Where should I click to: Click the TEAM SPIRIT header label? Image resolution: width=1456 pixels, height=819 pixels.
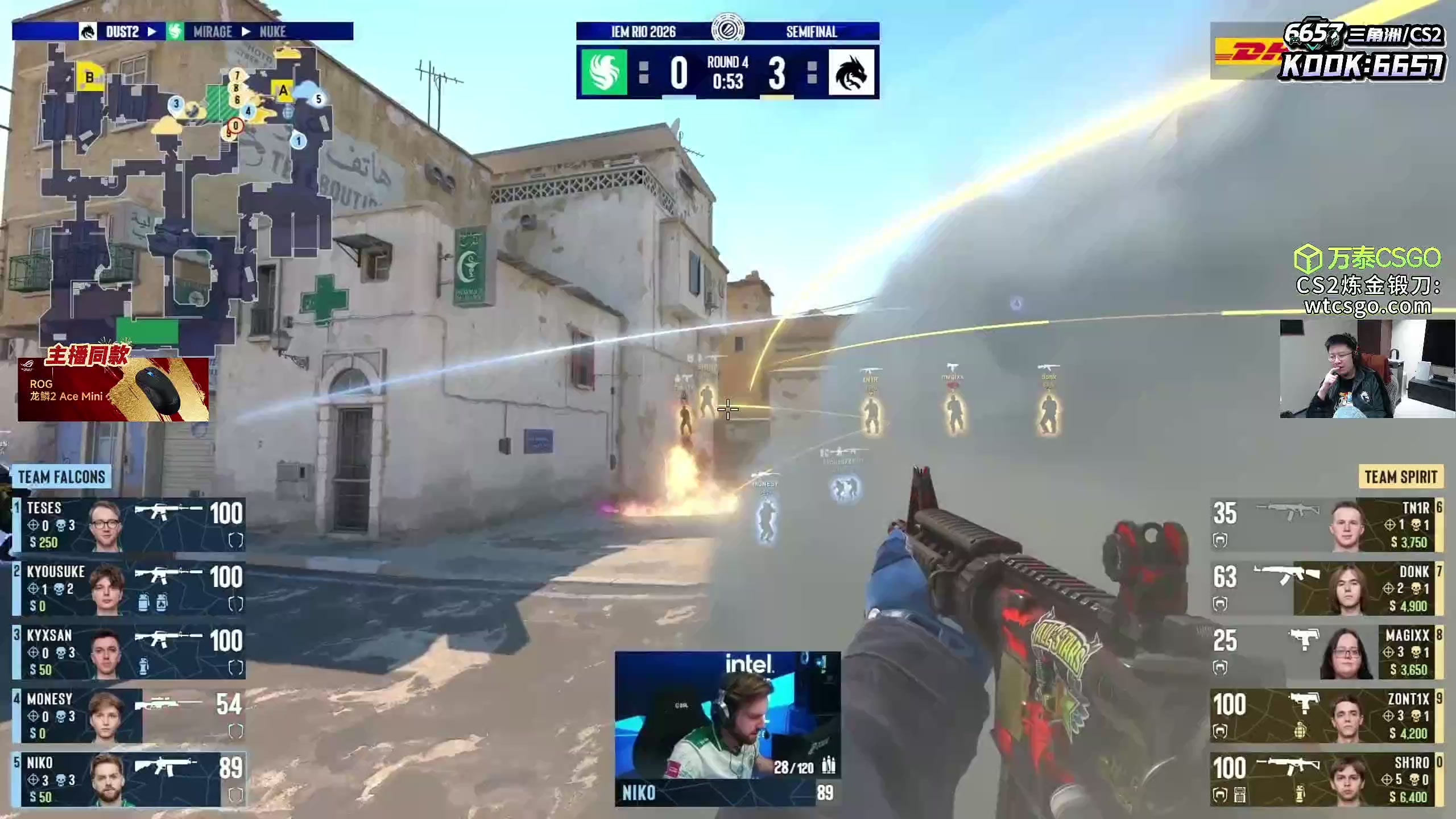(1400, 477)
